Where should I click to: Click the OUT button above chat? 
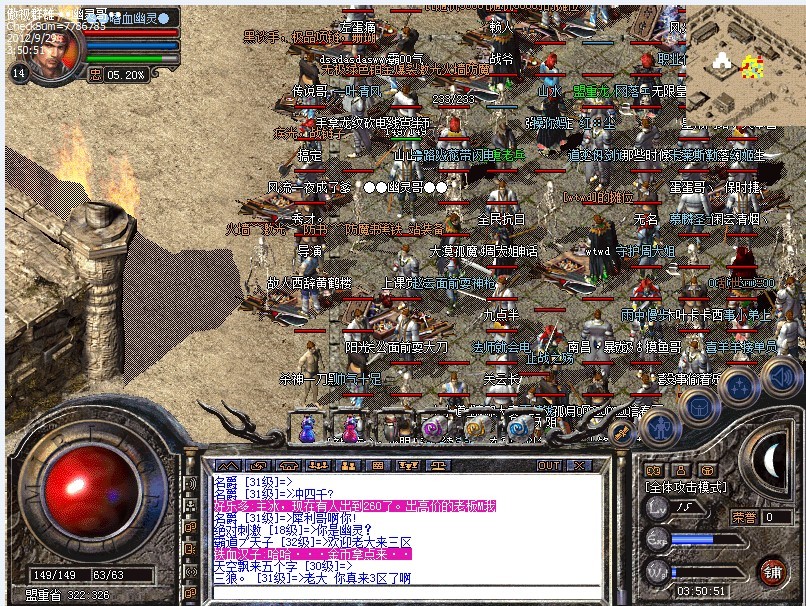tap(549, 465)
